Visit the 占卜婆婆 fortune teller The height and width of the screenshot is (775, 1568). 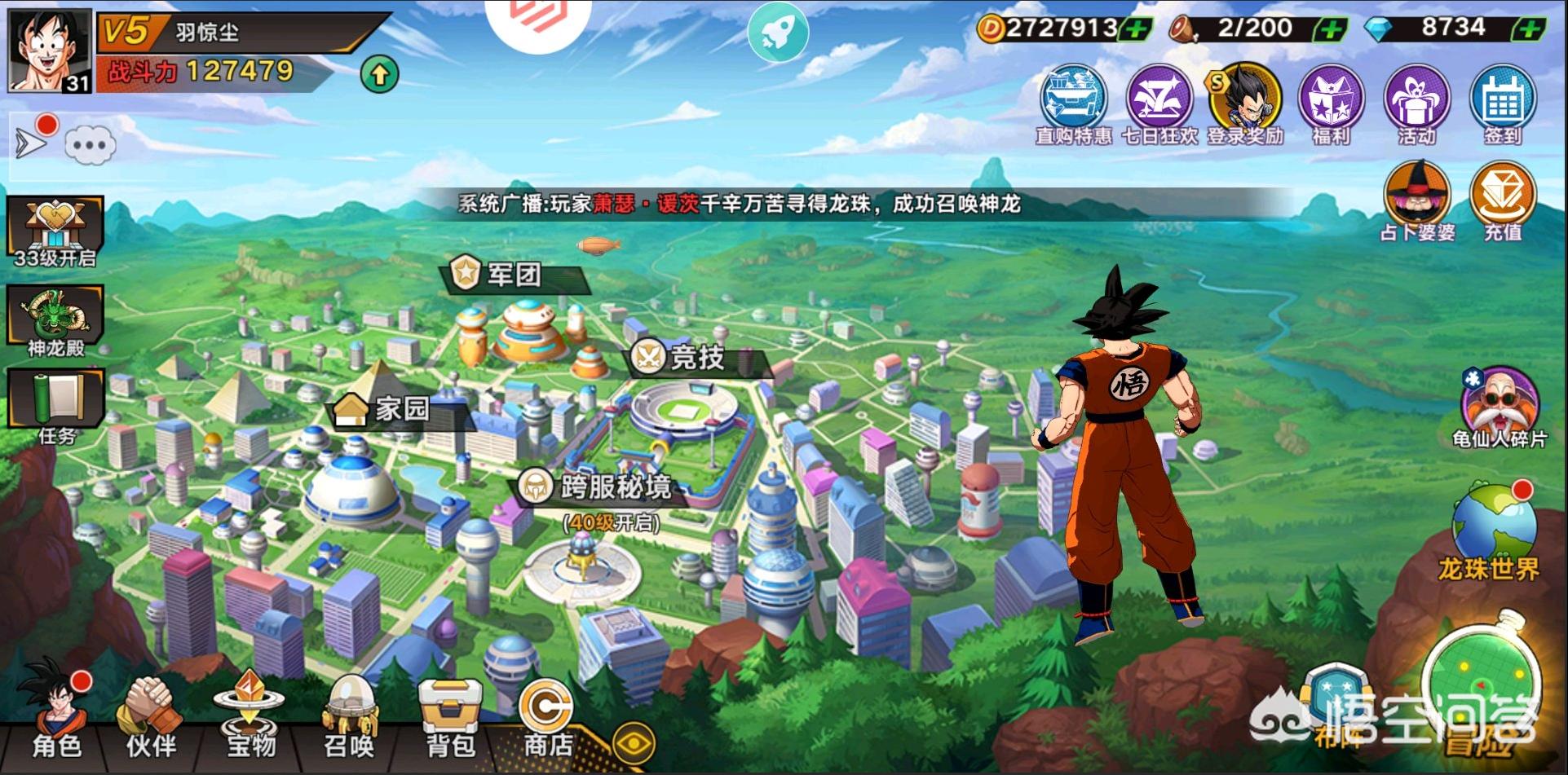tap(1417, 200)
